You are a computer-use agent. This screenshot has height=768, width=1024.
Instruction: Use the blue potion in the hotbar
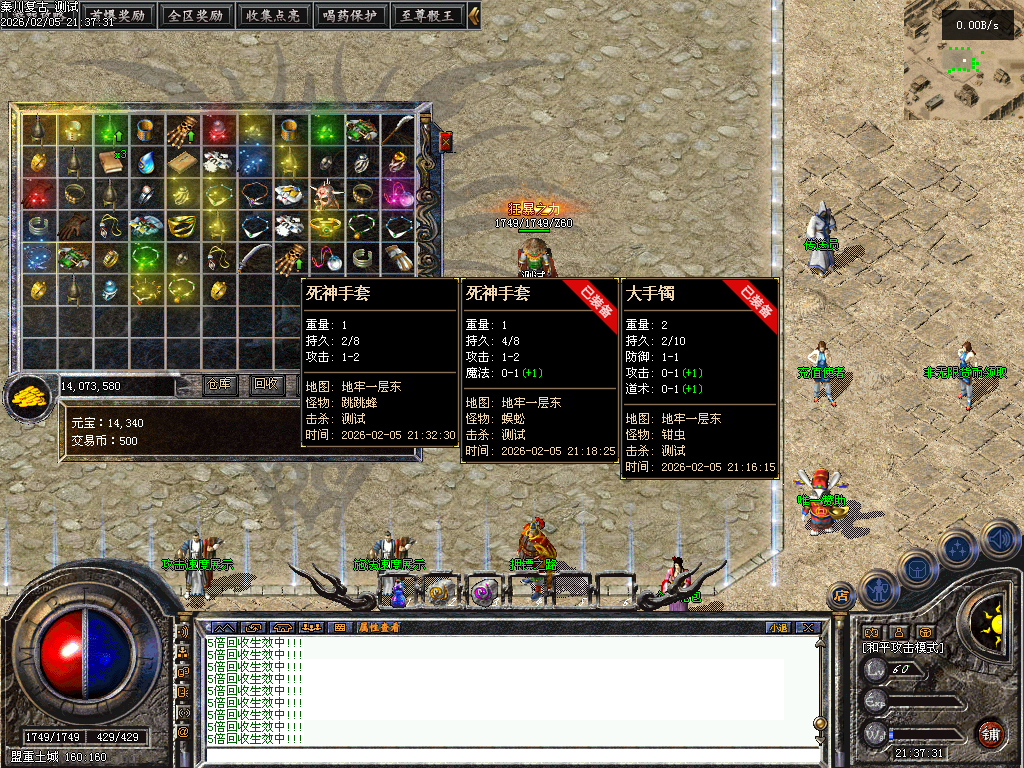[398, 594]
